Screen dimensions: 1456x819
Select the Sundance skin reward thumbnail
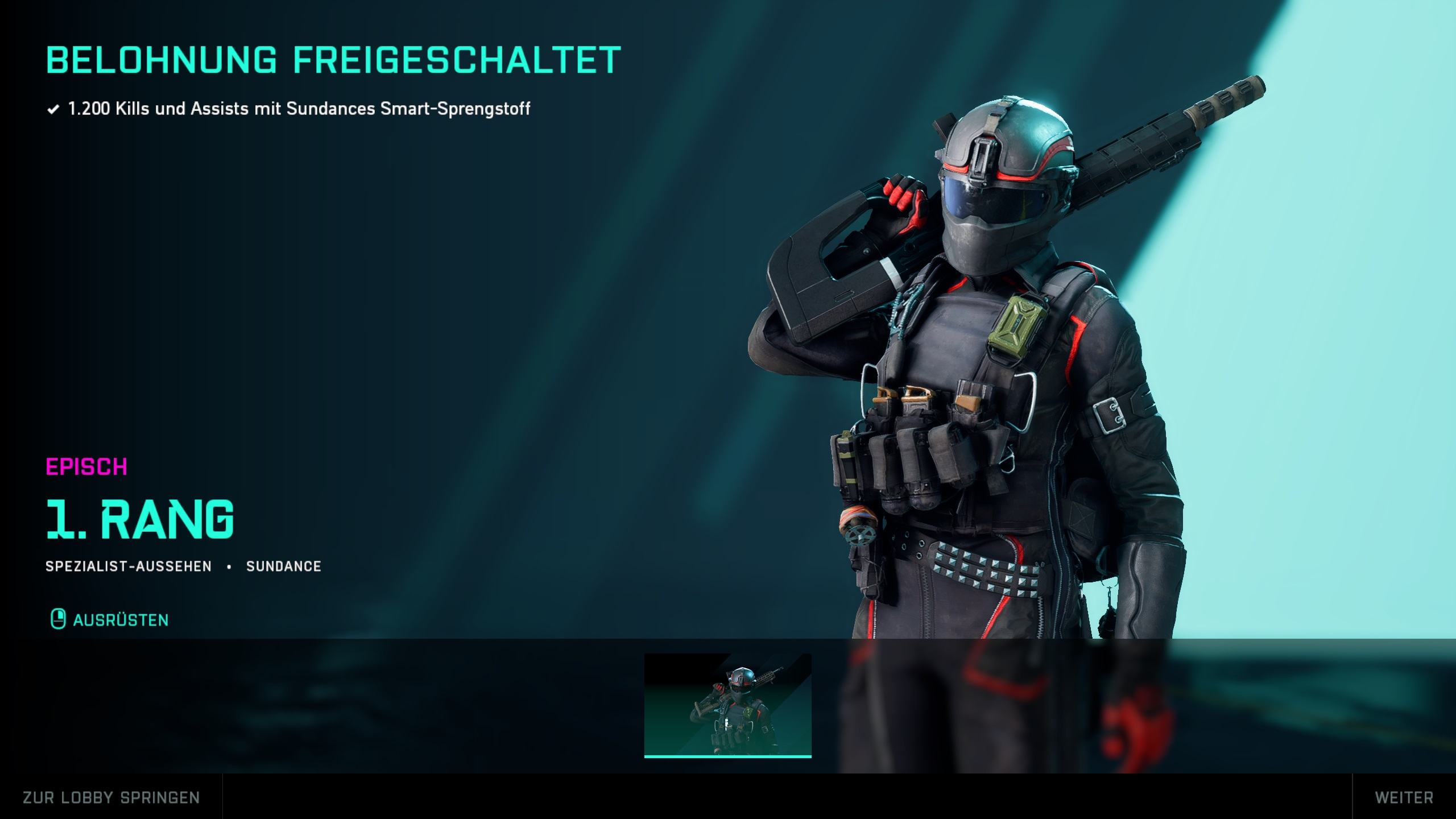coord(727,705)
